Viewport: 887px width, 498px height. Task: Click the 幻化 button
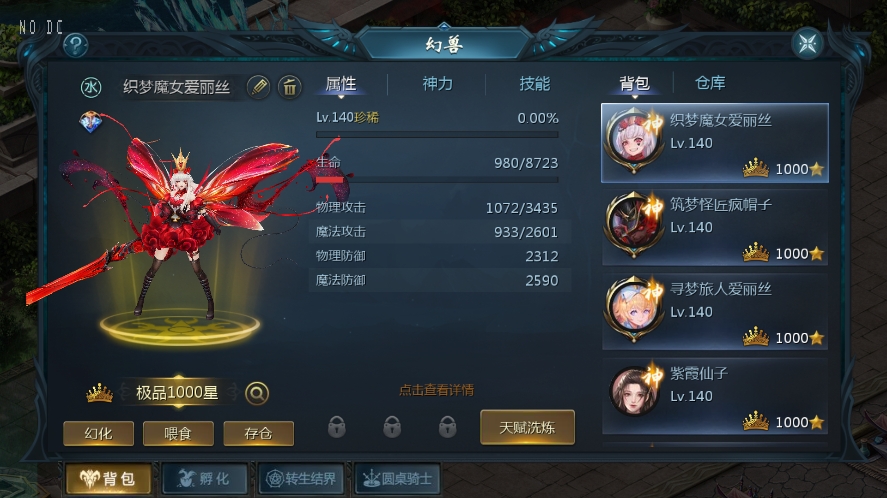coord(98,433)
